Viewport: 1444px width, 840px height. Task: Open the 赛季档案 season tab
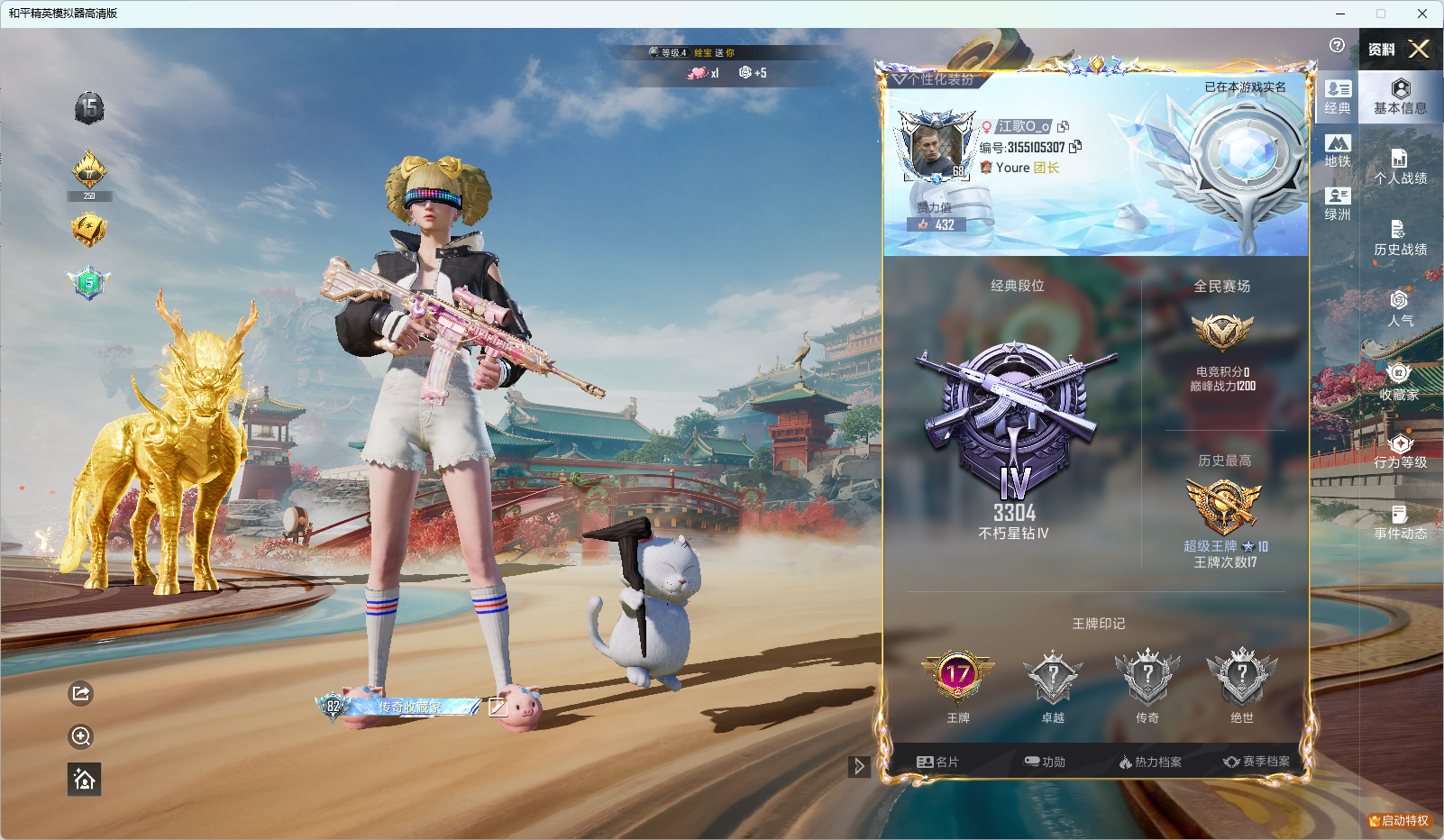click(1257, 762)
